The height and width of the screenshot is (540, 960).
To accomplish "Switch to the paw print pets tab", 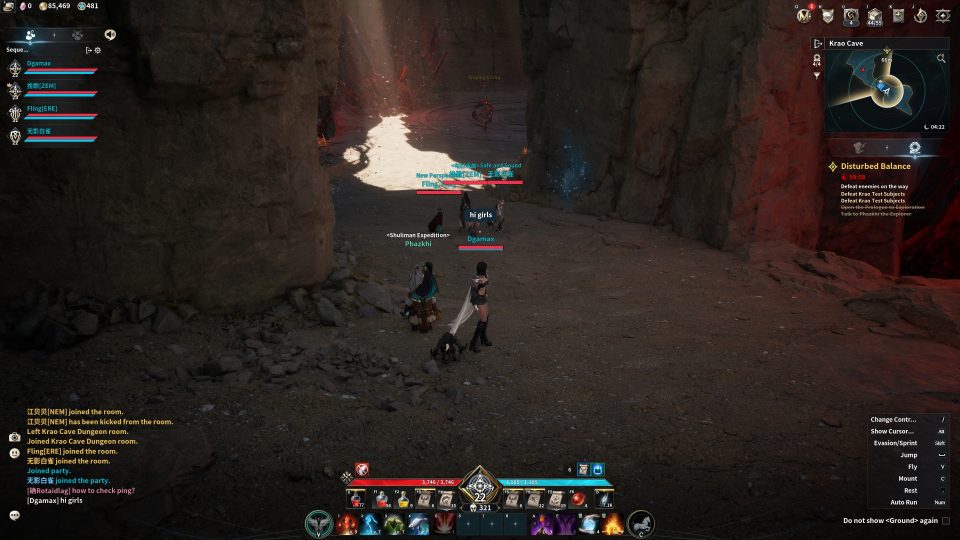I will [77, 34].
